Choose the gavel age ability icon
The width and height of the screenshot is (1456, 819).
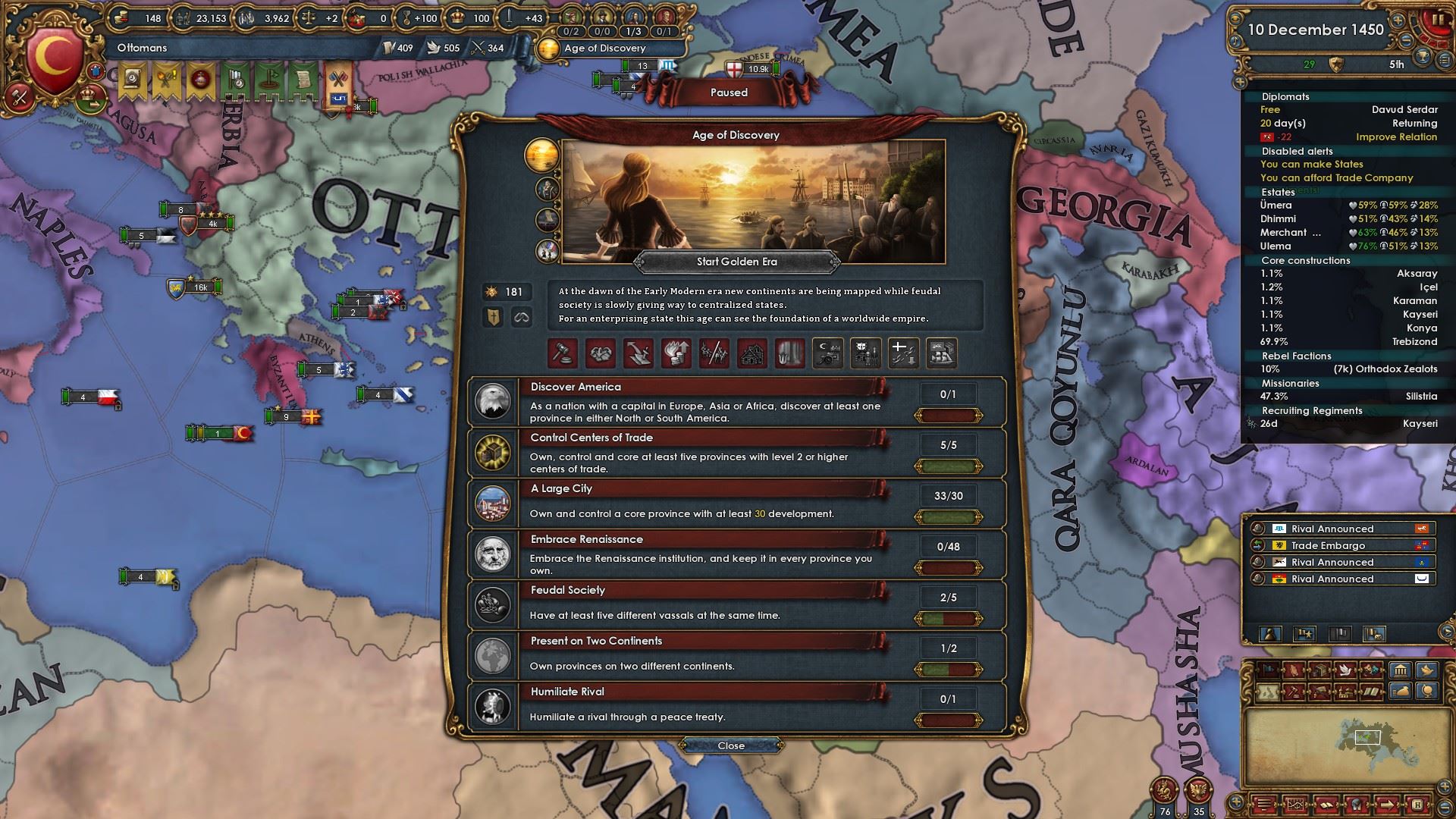[x=563, y=353]
